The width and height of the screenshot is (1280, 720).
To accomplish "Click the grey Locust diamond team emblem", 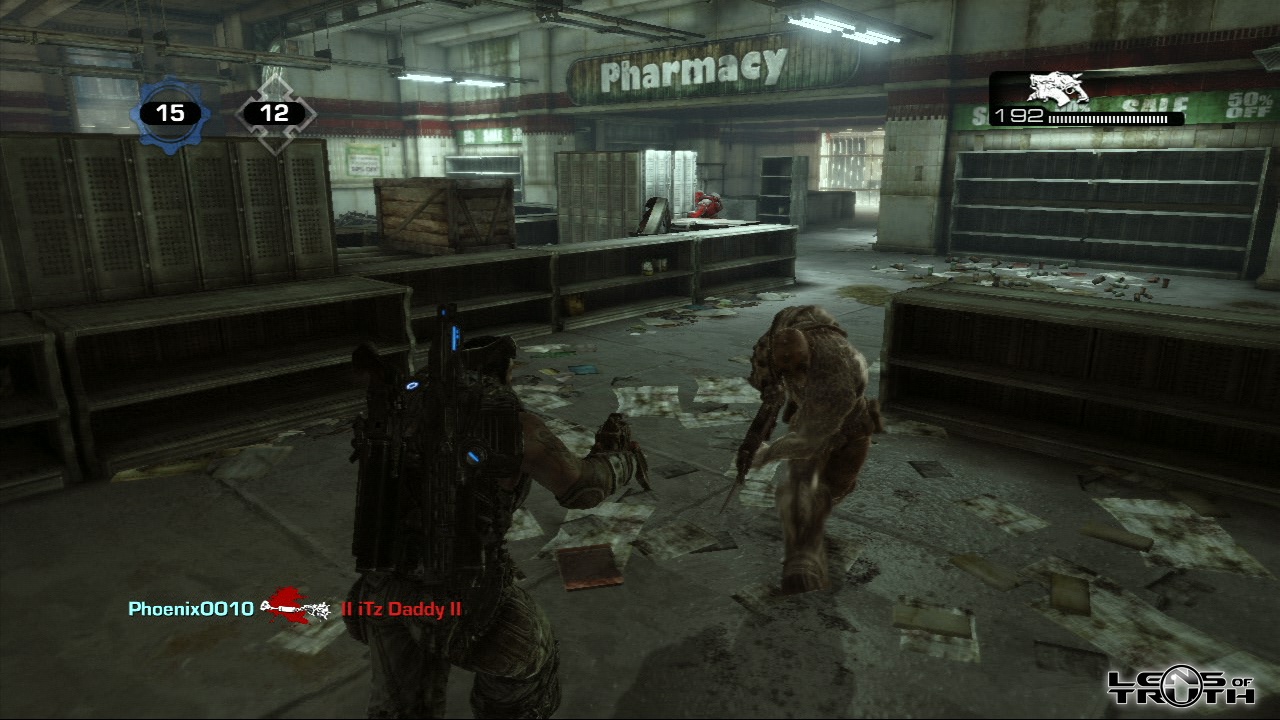I will point(274,114).
